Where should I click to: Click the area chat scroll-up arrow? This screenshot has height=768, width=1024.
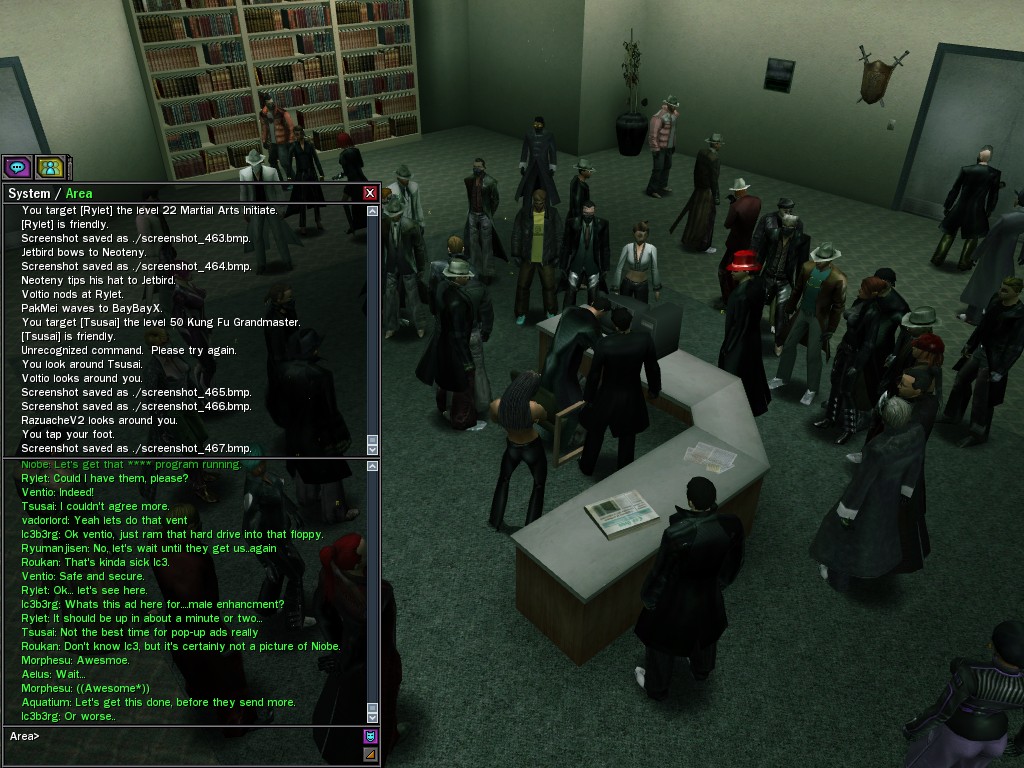(x=373, y=466)
